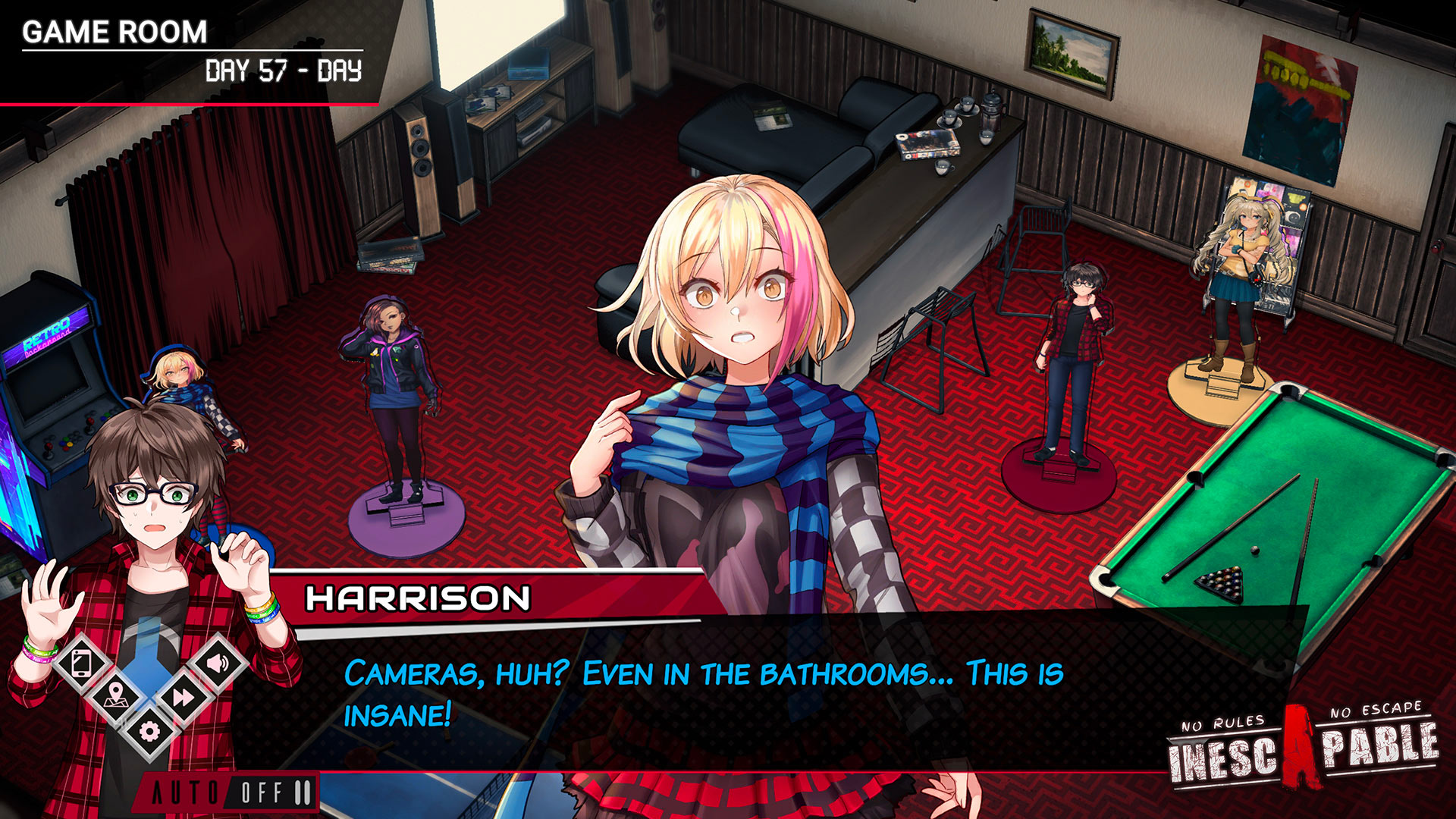The width and height of the screenshot is (1456, 819).
Task: Open settings with the gear icon
Action: click(149, 731)
